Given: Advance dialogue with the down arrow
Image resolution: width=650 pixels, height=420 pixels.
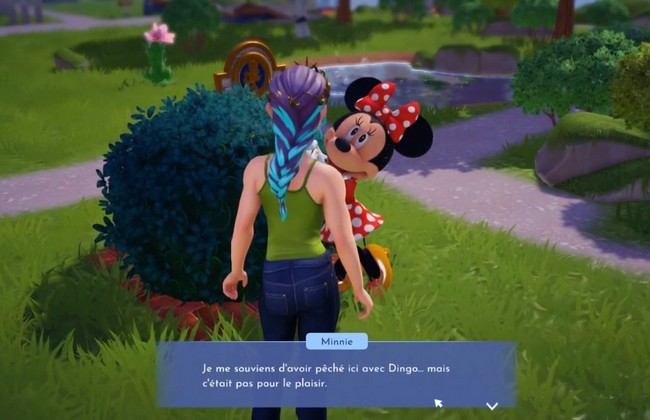Looking at the screenshot, I should 492,405.
